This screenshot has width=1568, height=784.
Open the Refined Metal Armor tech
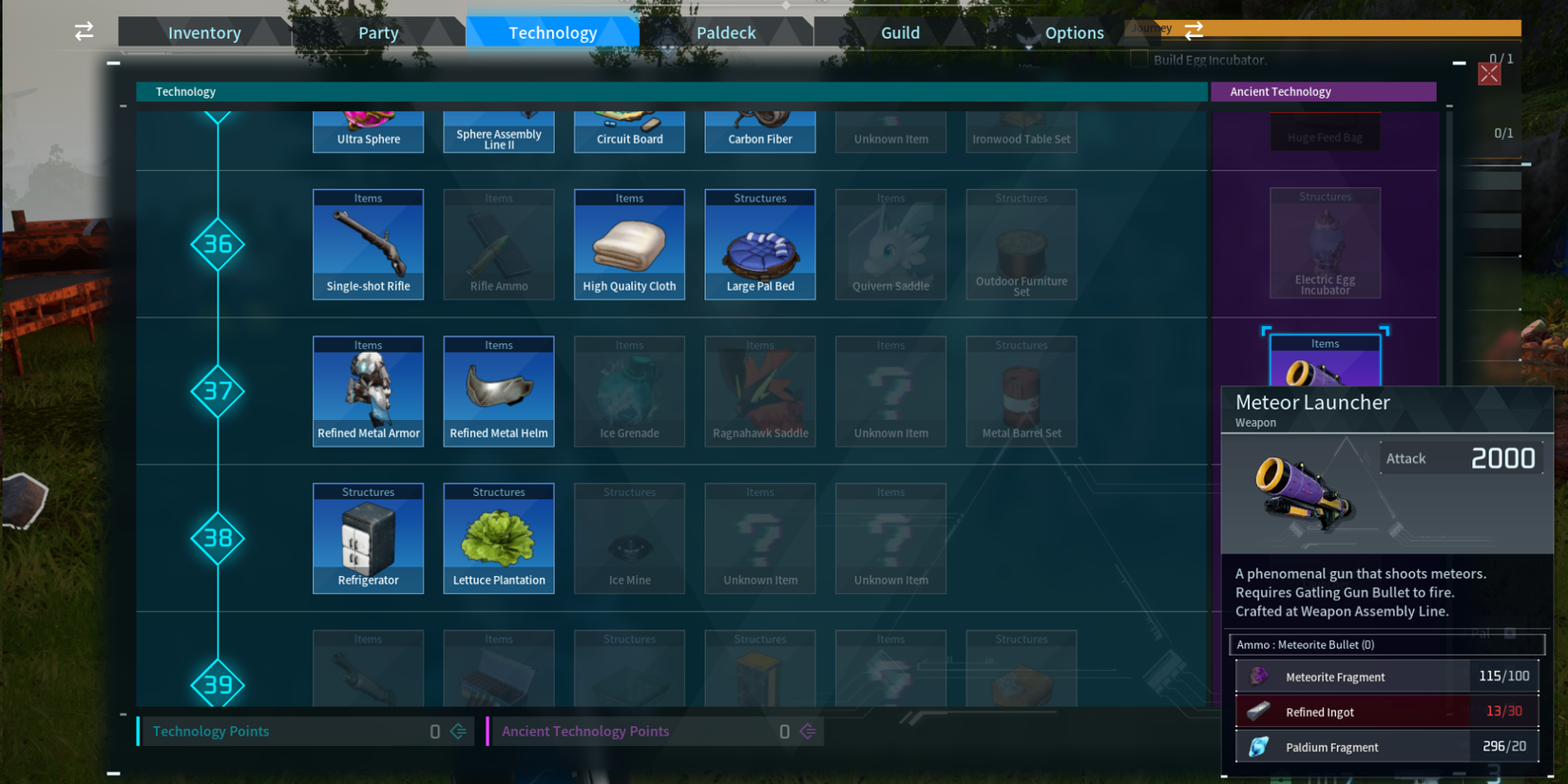pyautogui.click(x=368, y=391)
